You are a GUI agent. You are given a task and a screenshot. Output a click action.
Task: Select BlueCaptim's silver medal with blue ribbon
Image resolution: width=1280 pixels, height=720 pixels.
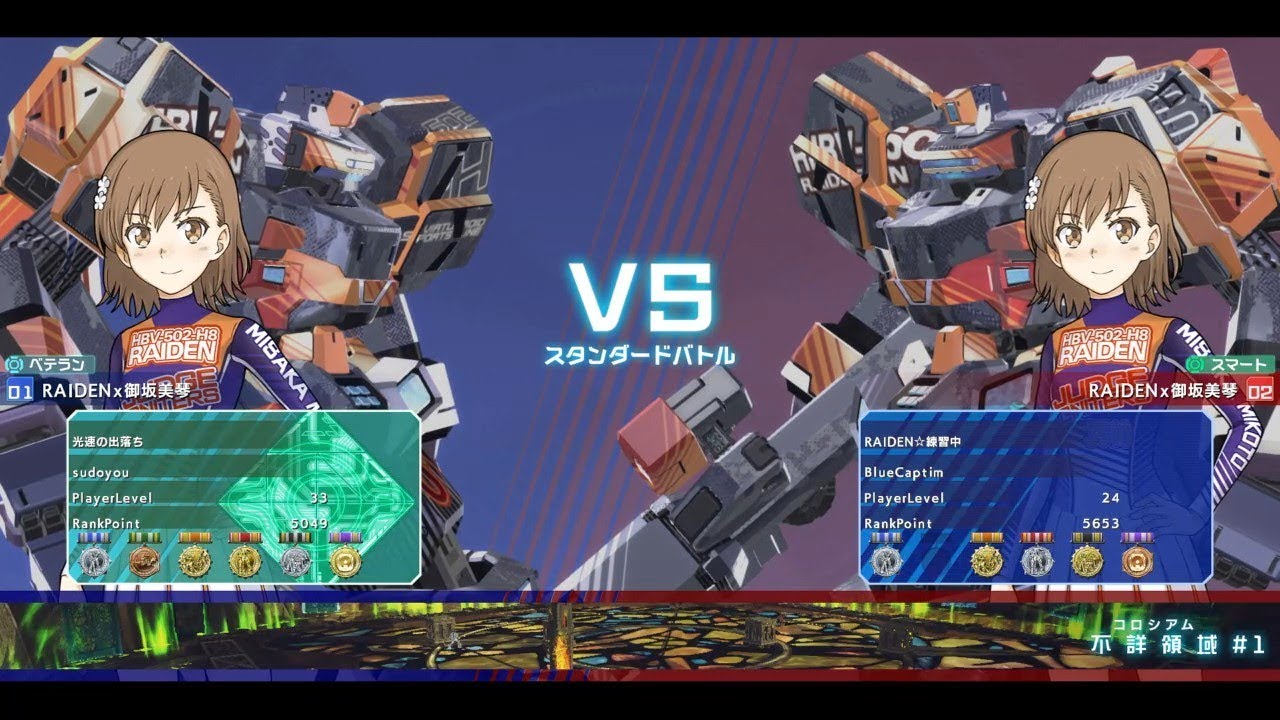(x=887, y=560)
